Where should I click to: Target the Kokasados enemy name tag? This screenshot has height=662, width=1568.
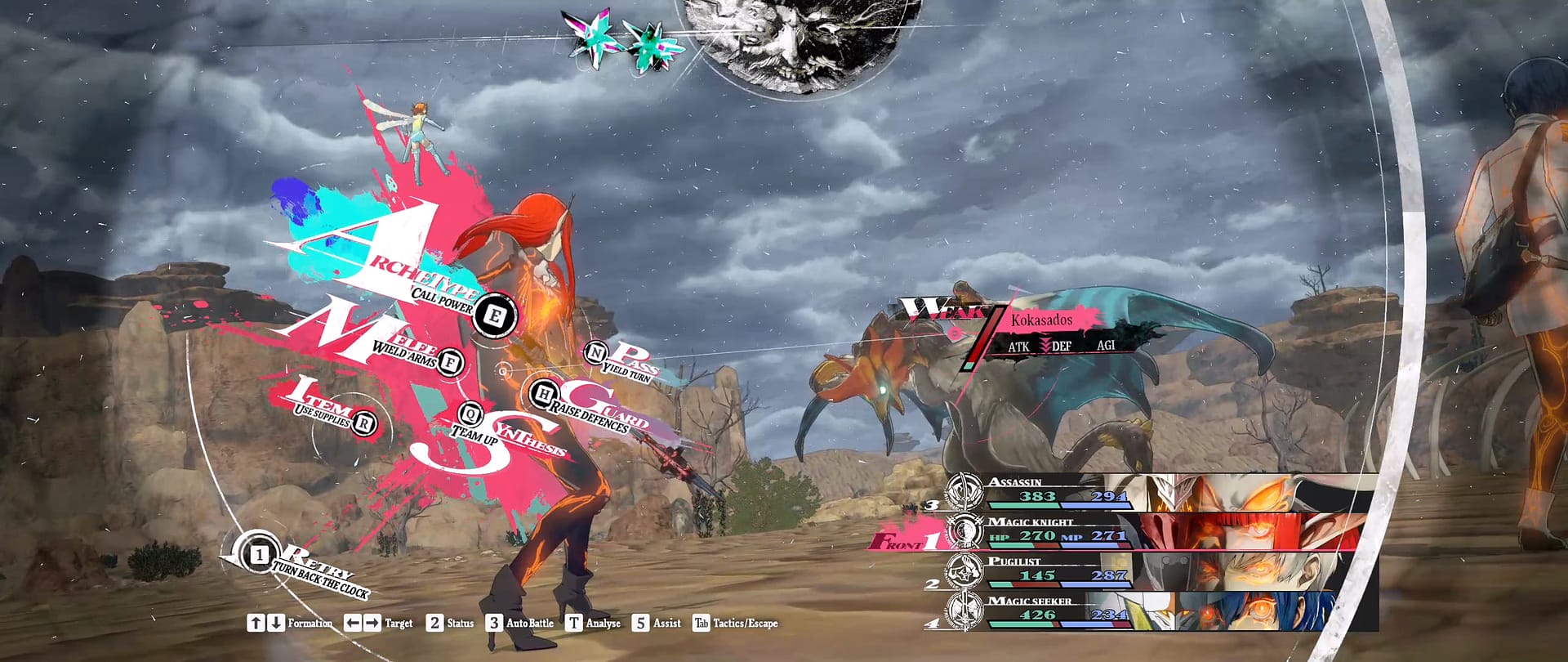click(x=1041, y=320)
